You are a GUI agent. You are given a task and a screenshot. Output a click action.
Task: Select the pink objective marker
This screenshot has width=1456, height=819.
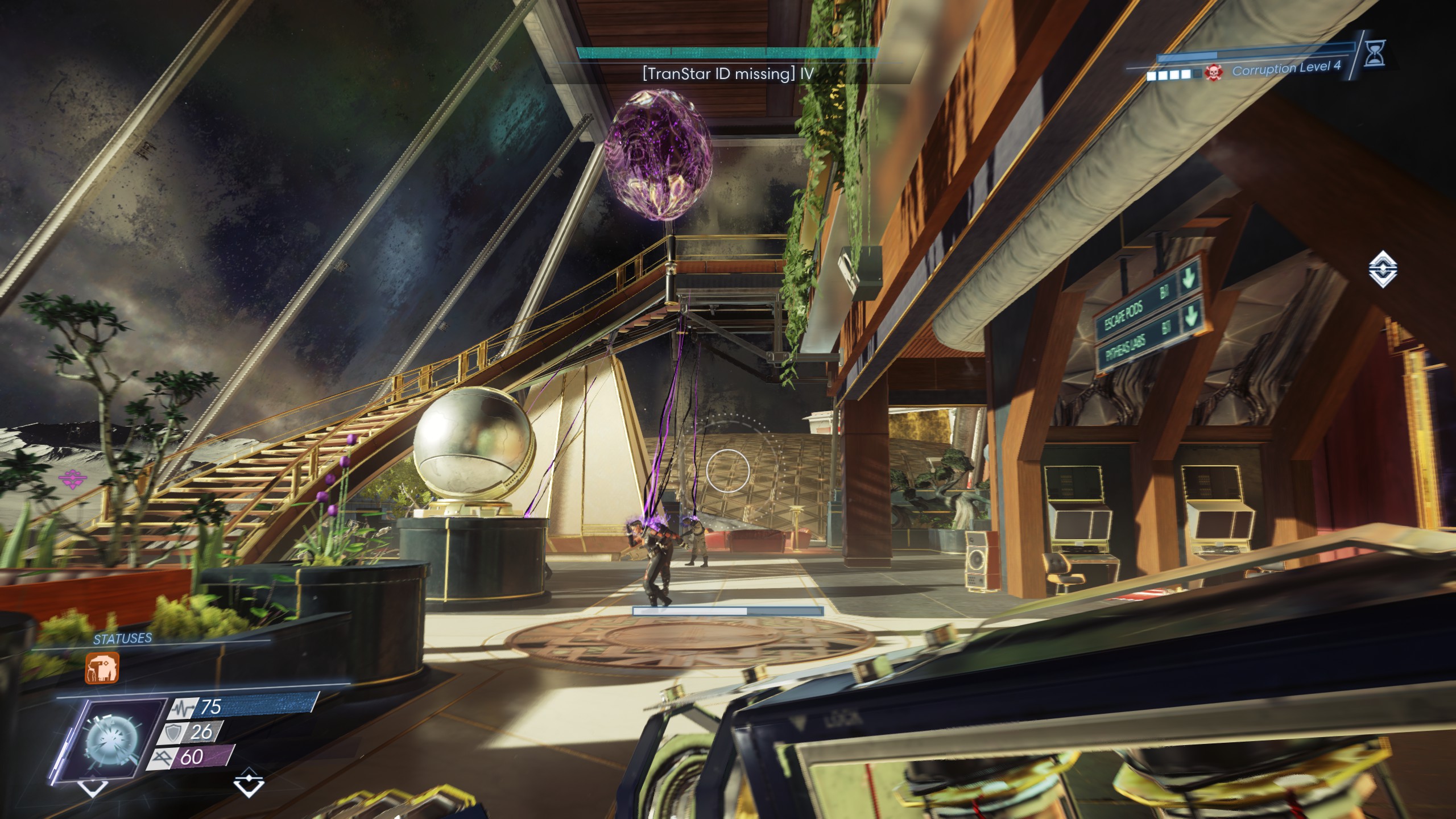coord(72,479)
